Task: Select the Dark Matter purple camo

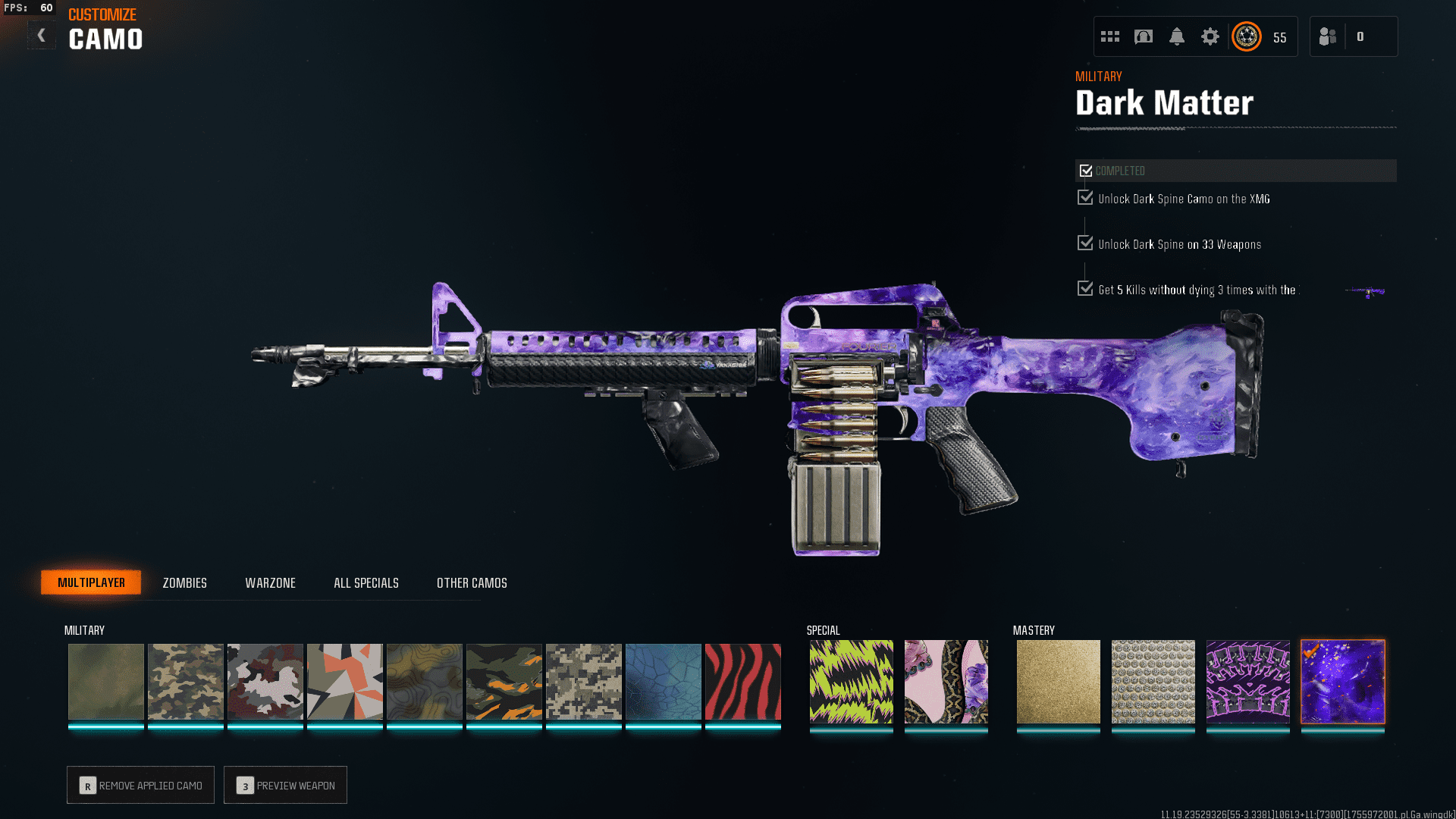Action: (x=1342, y=681)
